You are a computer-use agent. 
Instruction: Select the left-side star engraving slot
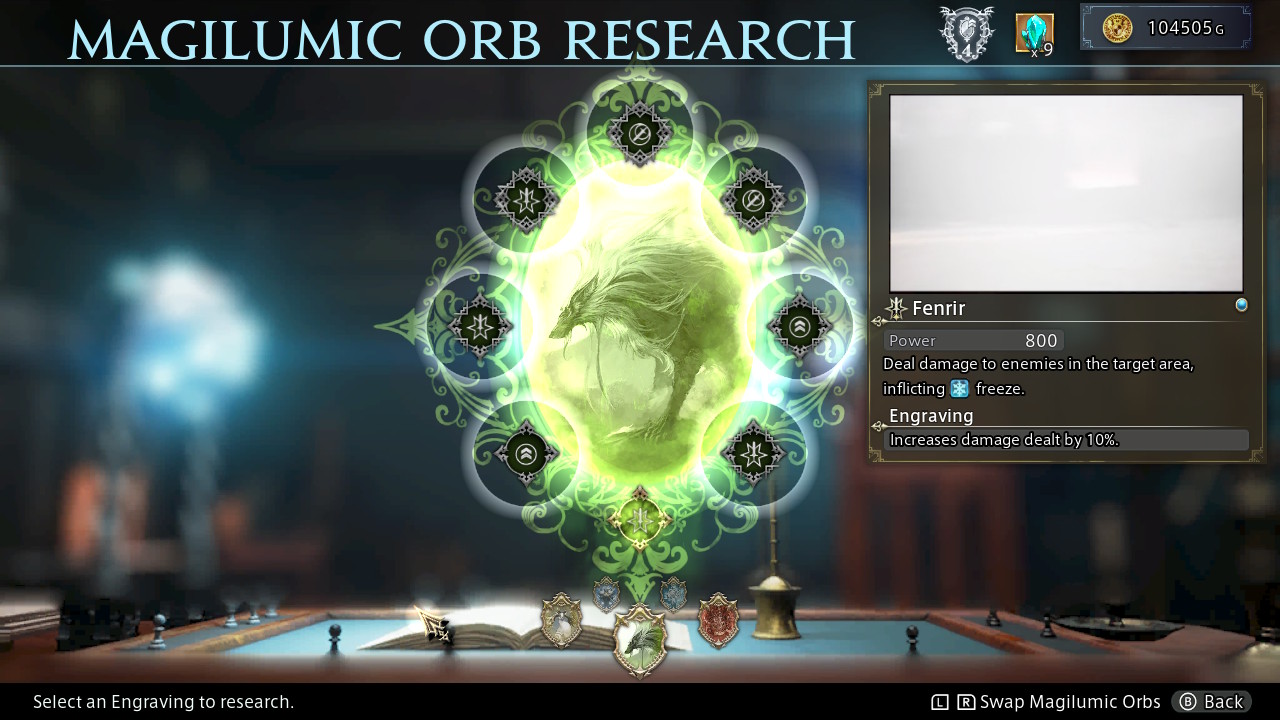tap(480, 327)
